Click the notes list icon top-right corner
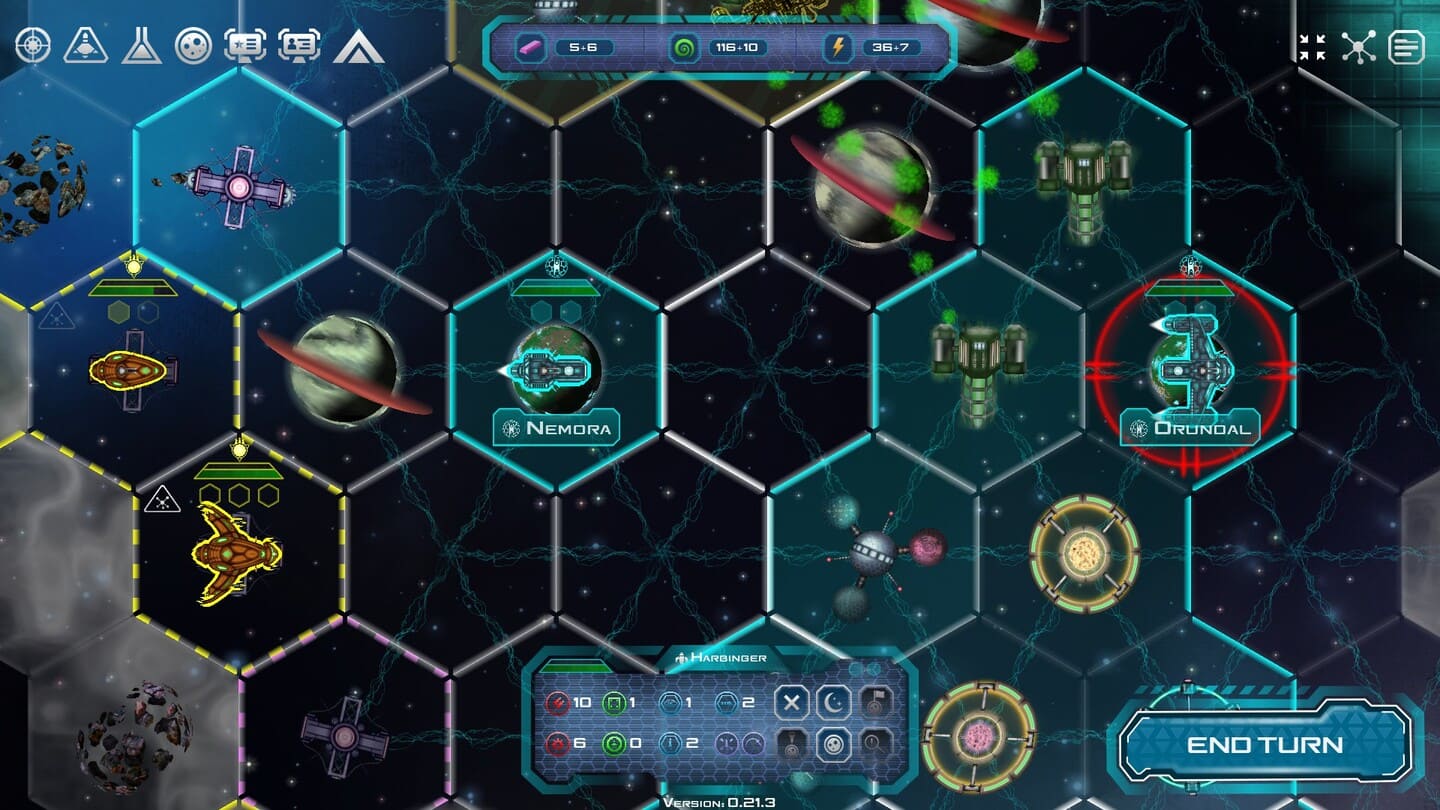 [1408, 45]
